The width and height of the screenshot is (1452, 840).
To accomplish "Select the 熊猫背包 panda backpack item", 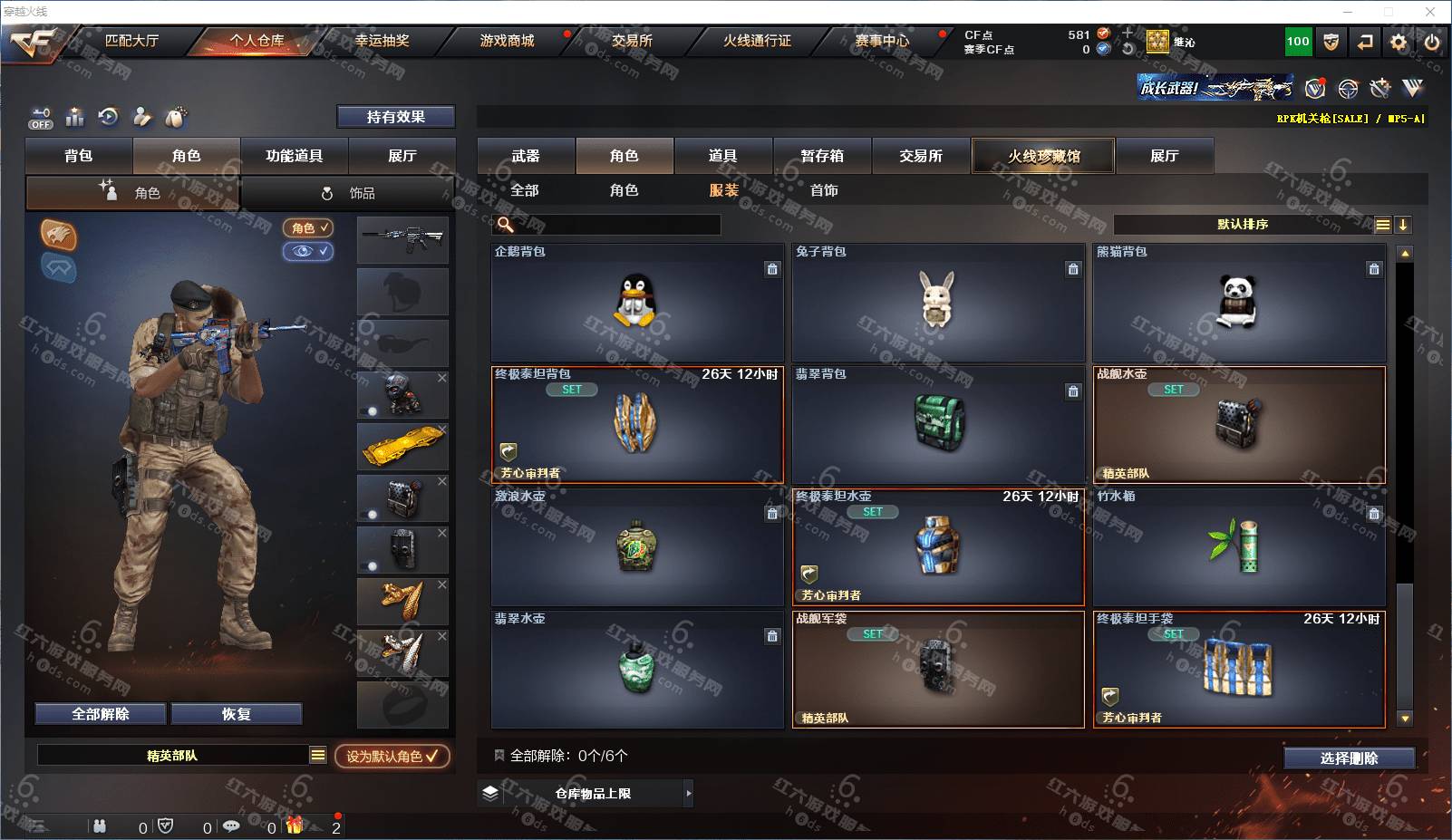I will (1239, 303).
